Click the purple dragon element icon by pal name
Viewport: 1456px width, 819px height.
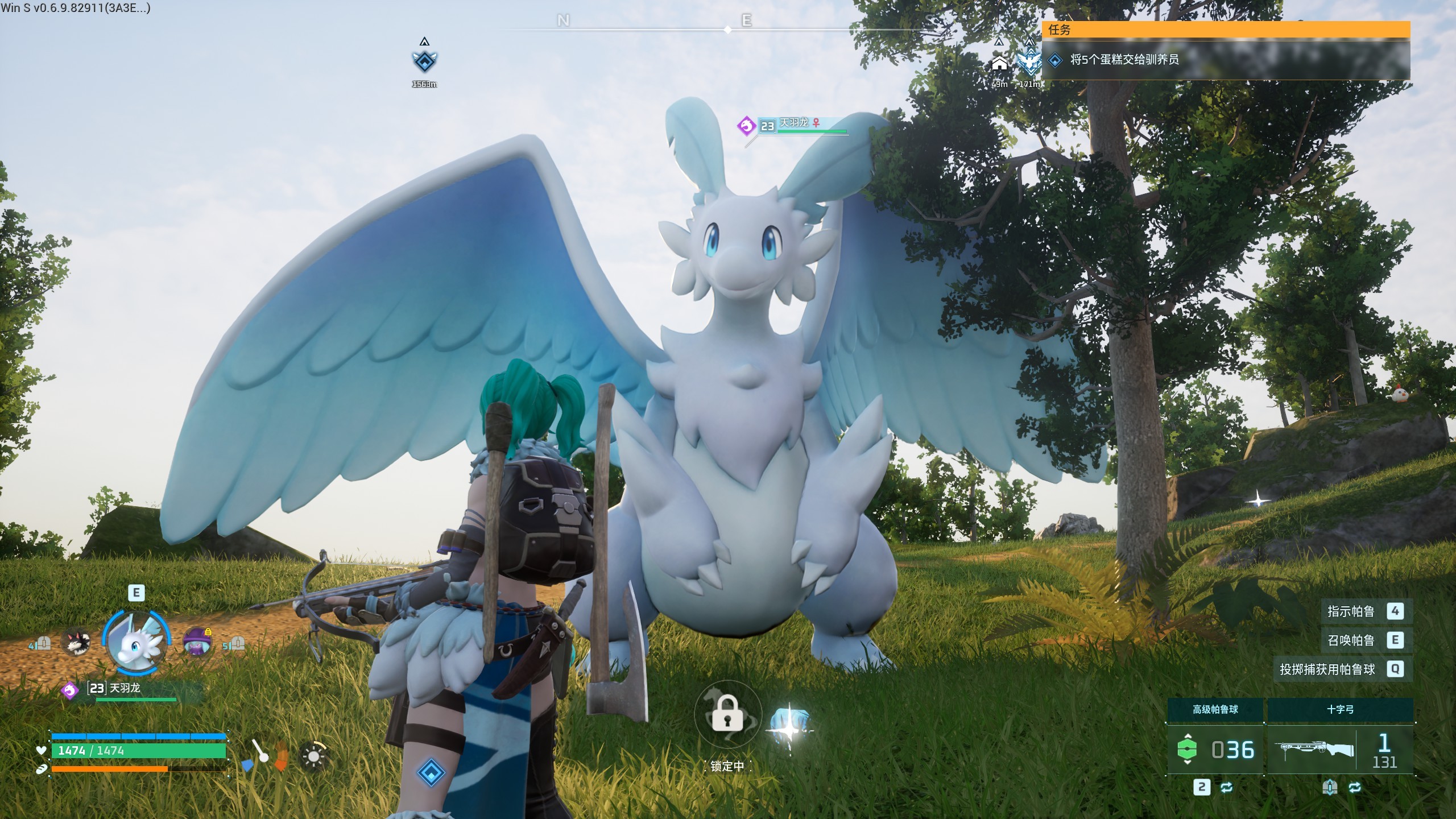[70, 690]
